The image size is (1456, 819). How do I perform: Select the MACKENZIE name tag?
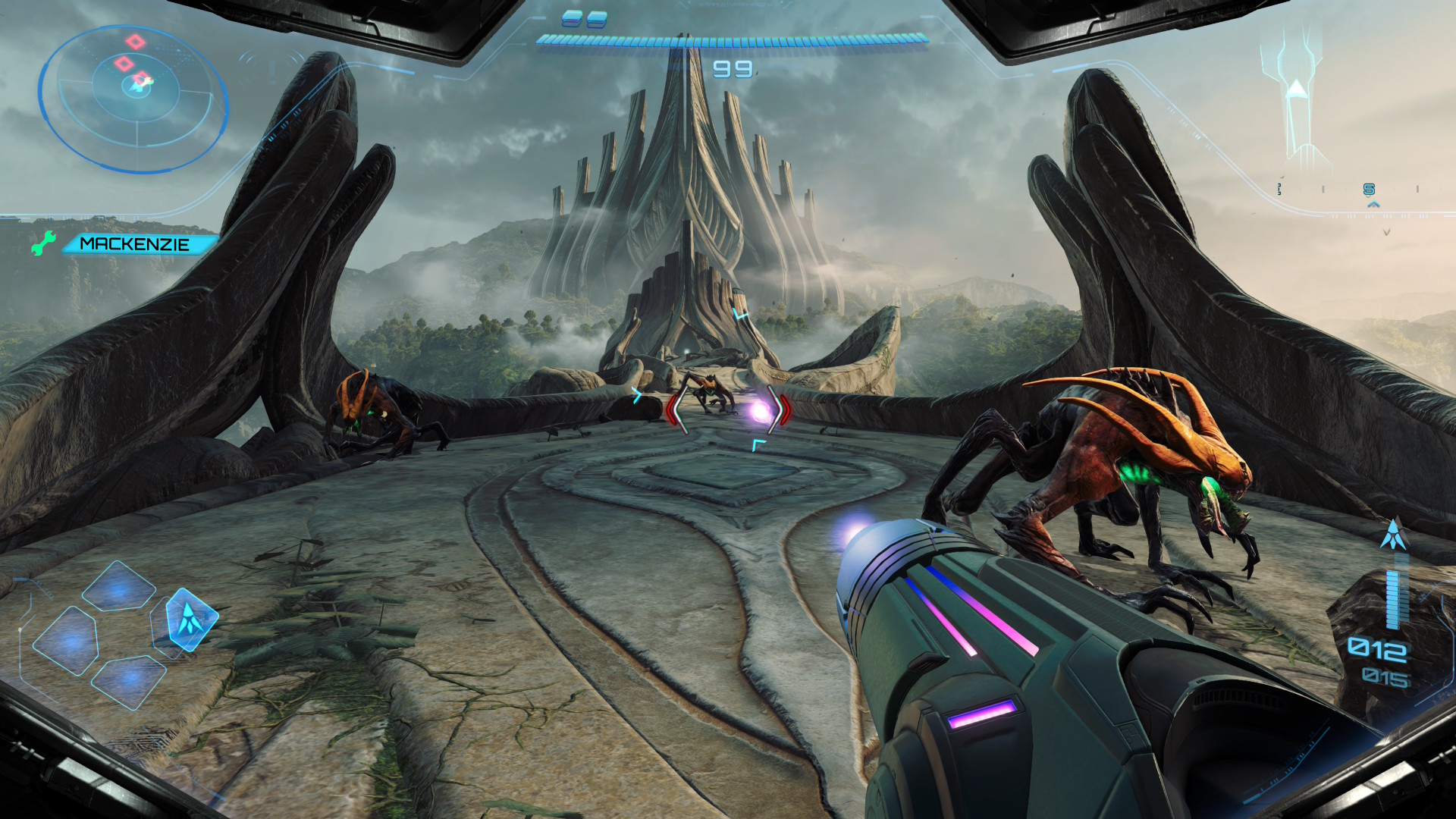pyautogui.click(x=134, y=244)
